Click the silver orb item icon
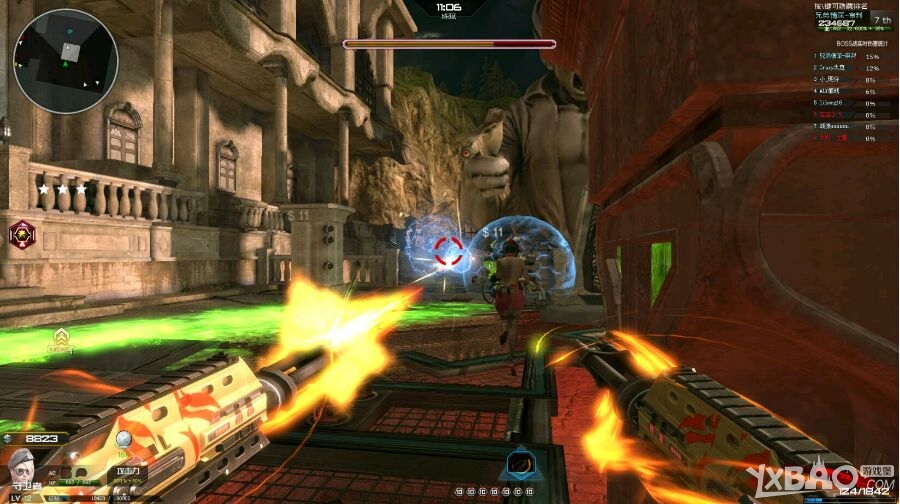The height and width of the screenshot is (504, 900). point(123,441)
